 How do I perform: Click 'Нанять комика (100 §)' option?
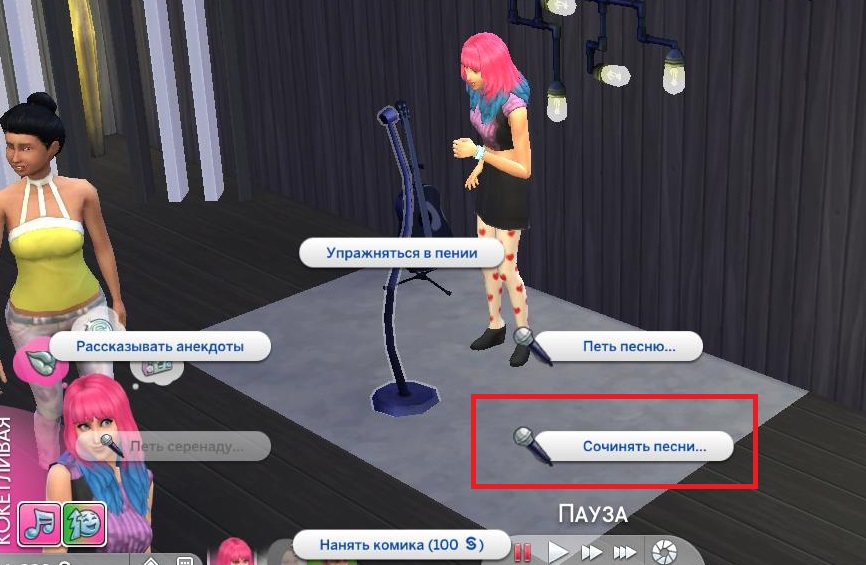tap(400, 546)
